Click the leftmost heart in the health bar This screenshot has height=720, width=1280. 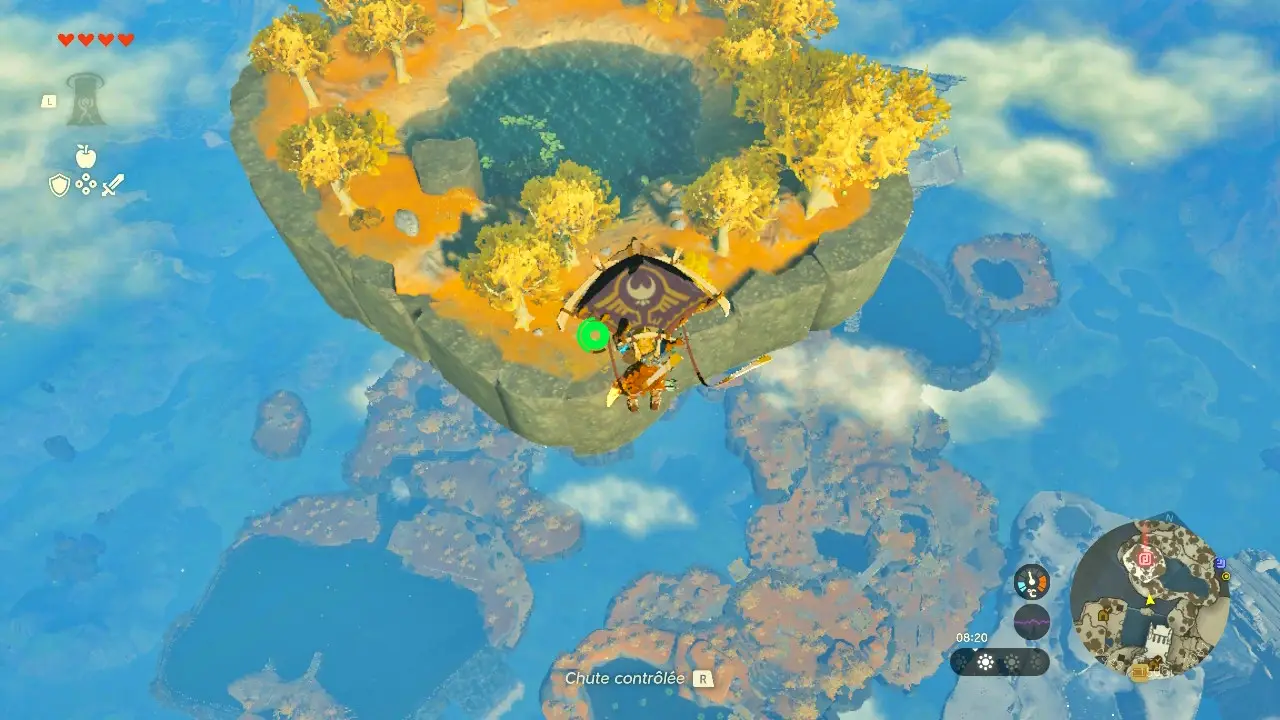pyautogui.click(x=66, y=40)
